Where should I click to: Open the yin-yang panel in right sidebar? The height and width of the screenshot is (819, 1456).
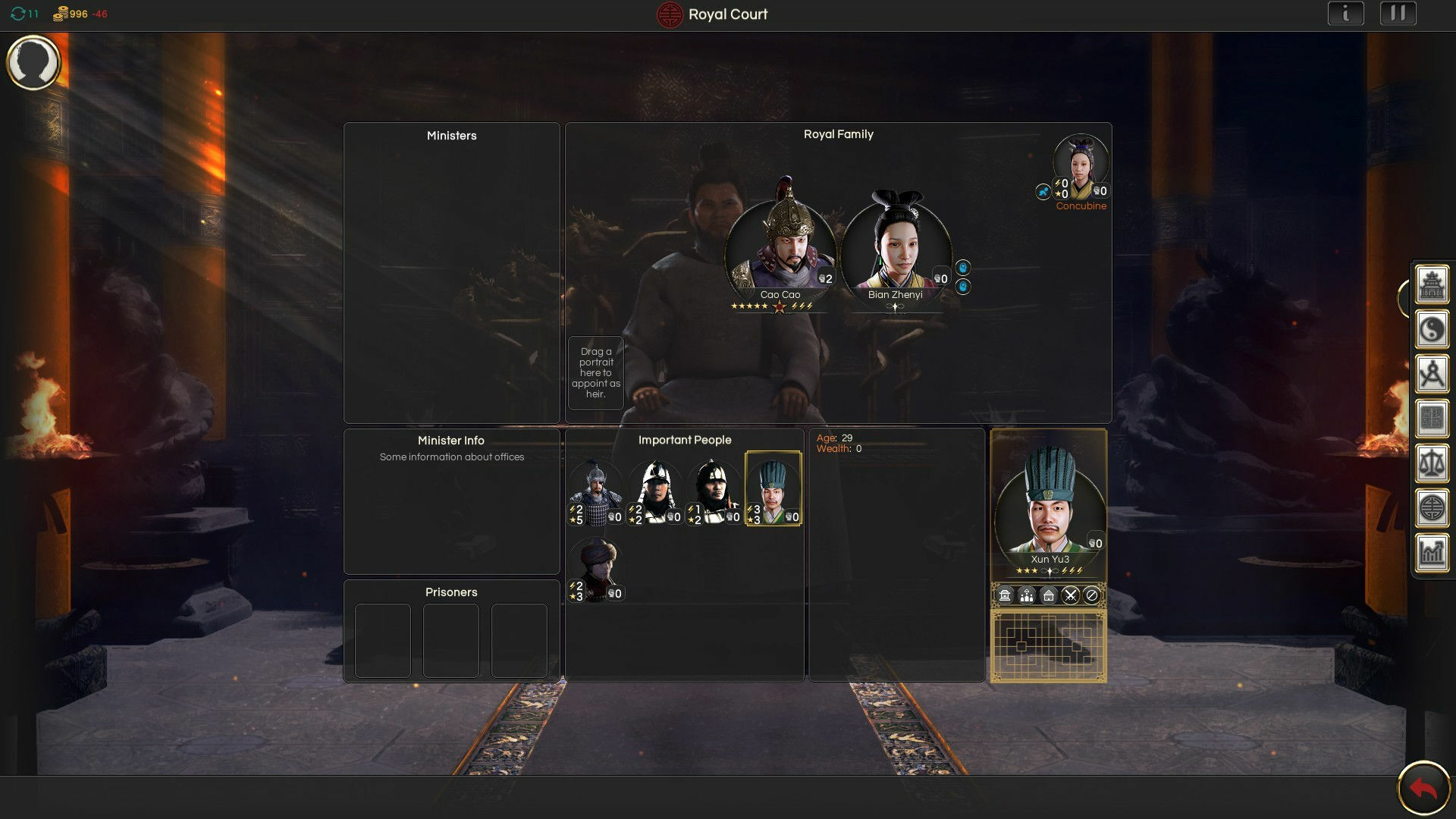tap(1432, 330)
